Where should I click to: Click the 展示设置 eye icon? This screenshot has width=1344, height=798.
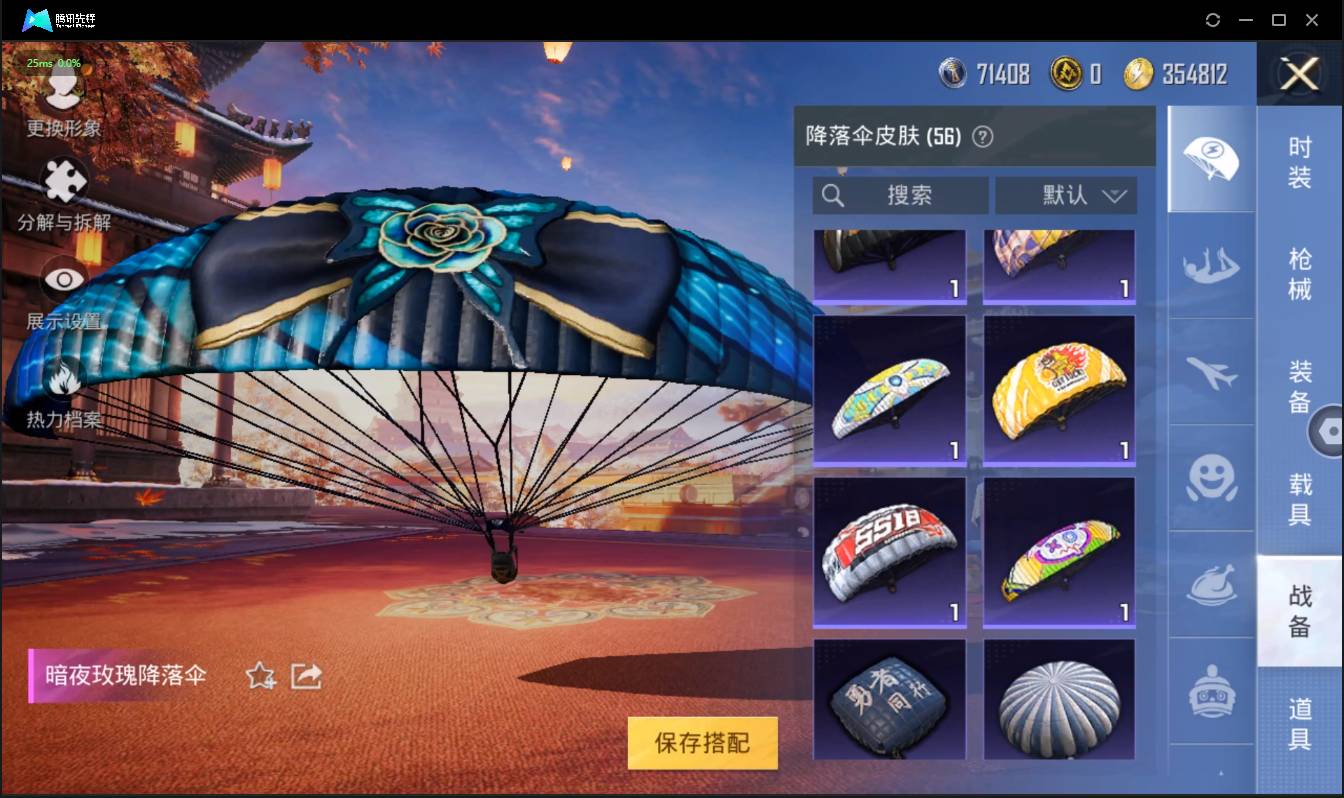pos(62,280)
